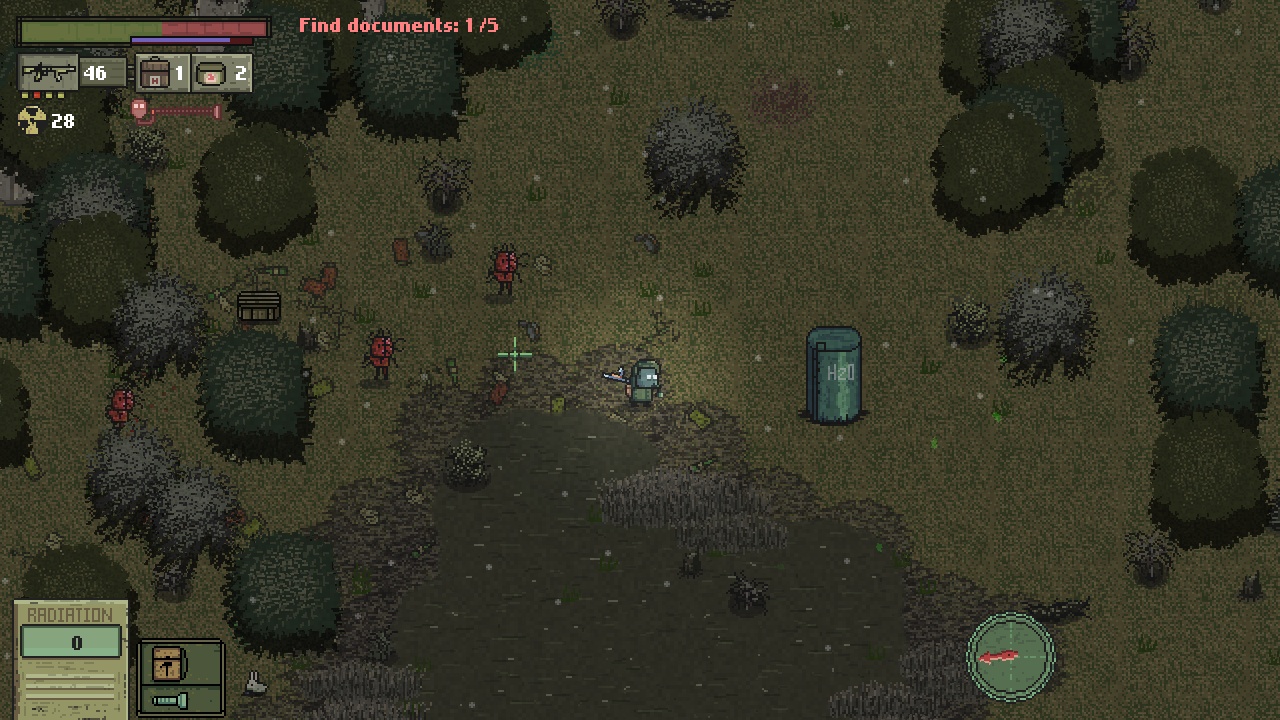This screenshot has height=720, width=1280.
Task: Click the radiation readout showing 0
Action: point(76,643)
